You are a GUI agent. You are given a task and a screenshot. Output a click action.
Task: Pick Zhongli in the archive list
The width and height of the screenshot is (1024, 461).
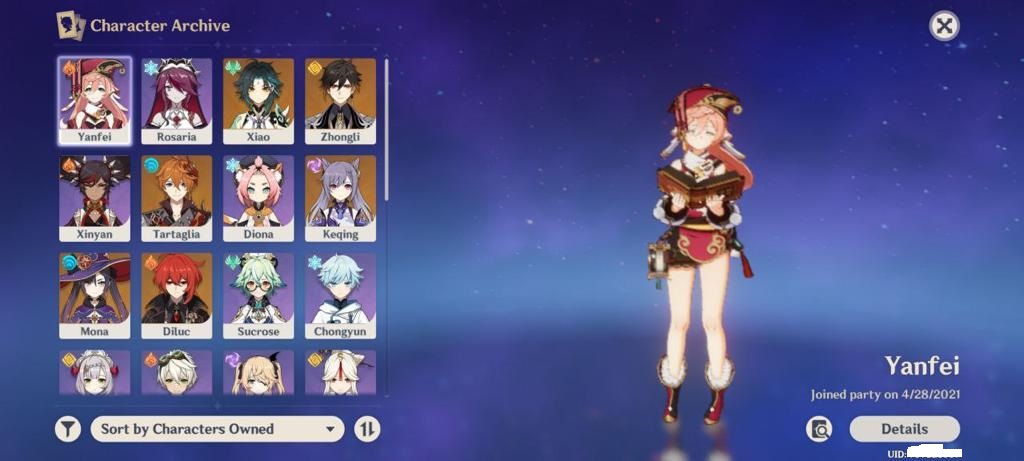click(x=340, y=100)
